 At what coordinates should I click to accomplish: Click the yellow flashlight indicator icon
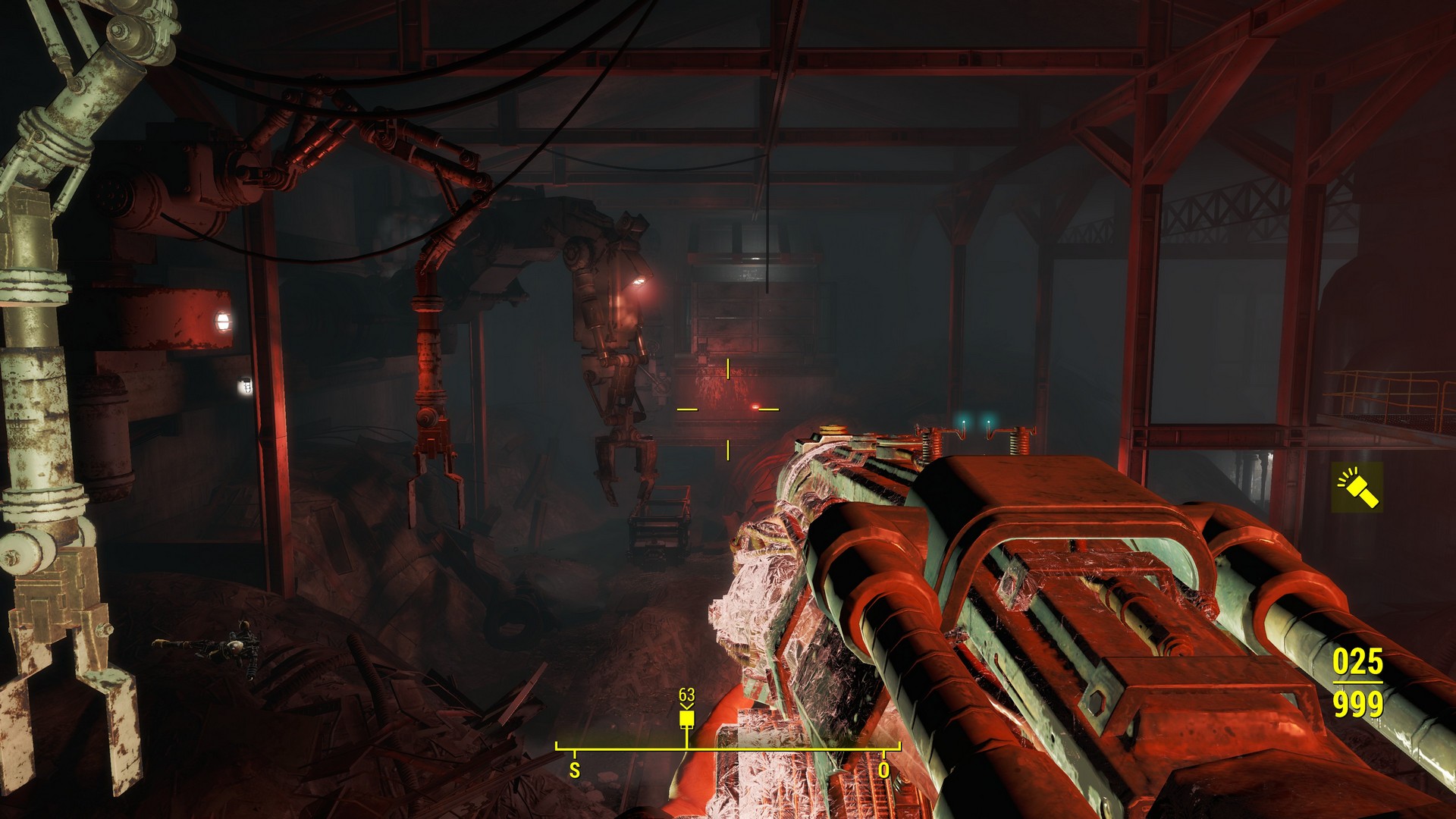(x=1357, y=488)
